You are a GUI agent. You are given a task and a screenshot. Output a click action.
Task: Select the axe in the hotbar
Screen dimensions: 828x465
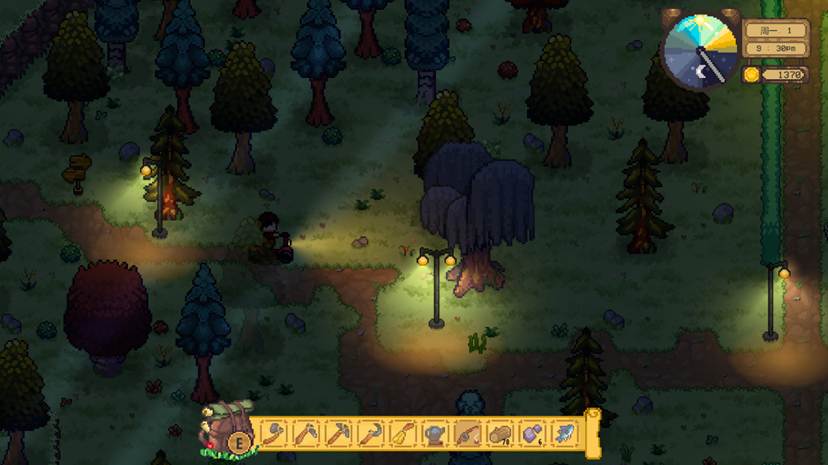point(274,434)
